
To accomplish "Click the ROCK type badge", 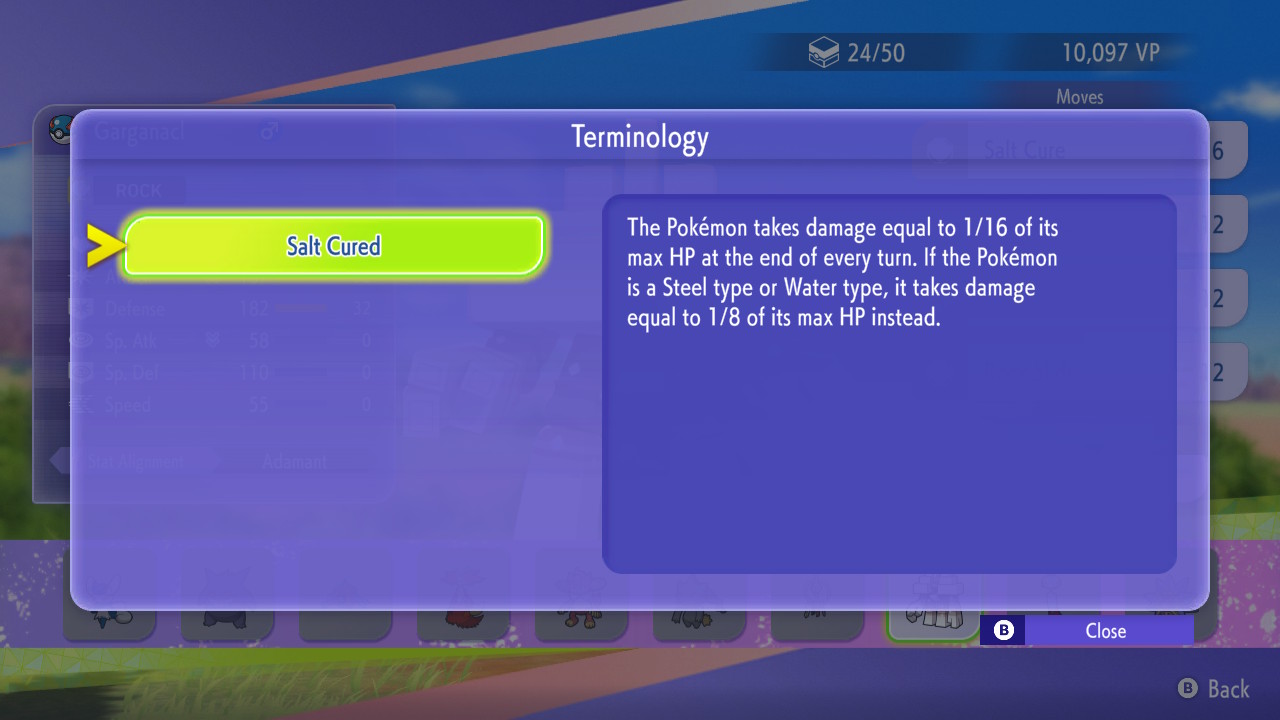I will [x=139, y=190].
